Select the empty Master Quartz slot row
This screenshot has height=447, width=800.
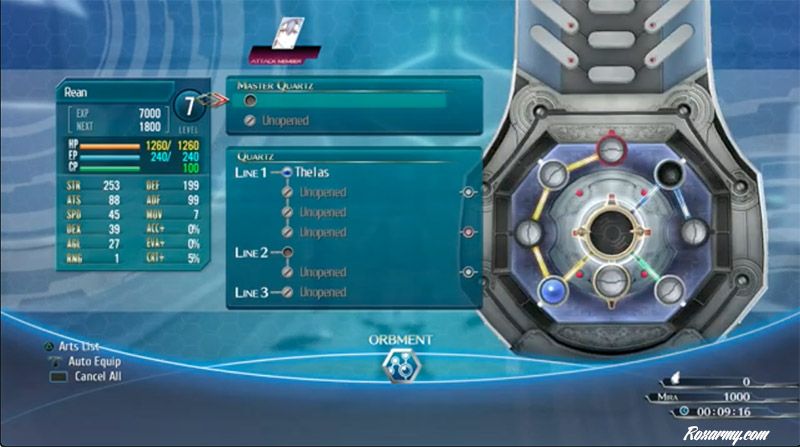coord(345,100)
